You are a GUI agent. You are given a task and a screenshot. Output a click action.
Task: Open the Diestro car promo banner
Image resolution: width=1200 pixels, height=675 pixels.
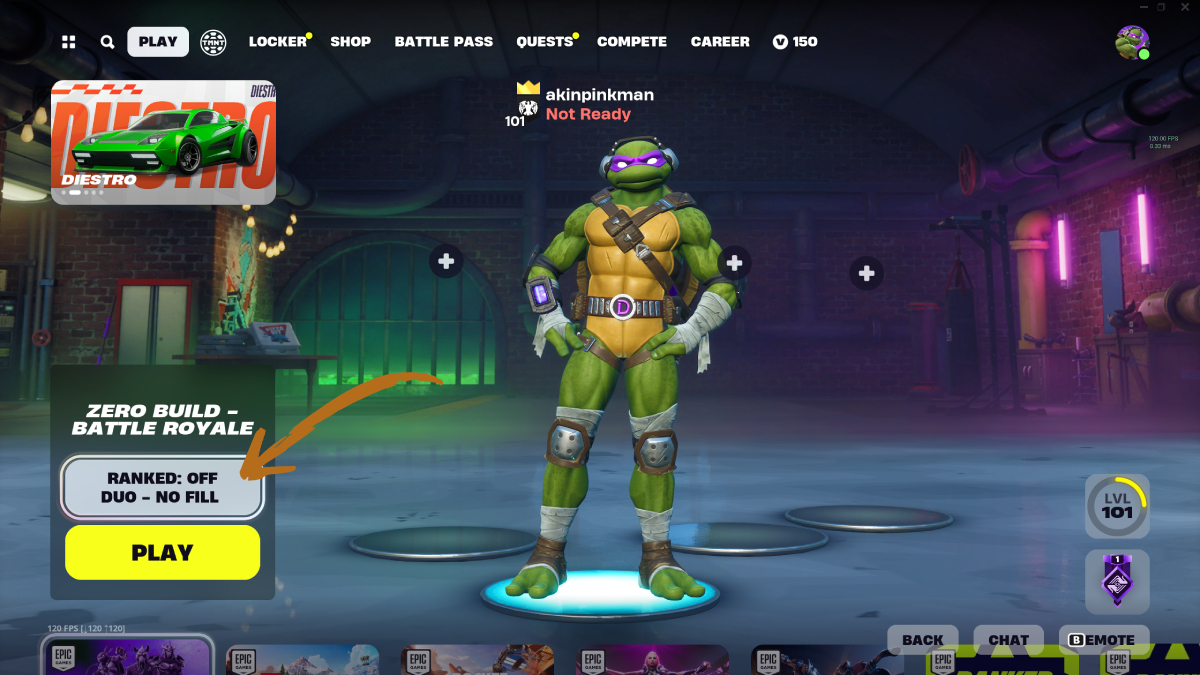pos(163,142)
